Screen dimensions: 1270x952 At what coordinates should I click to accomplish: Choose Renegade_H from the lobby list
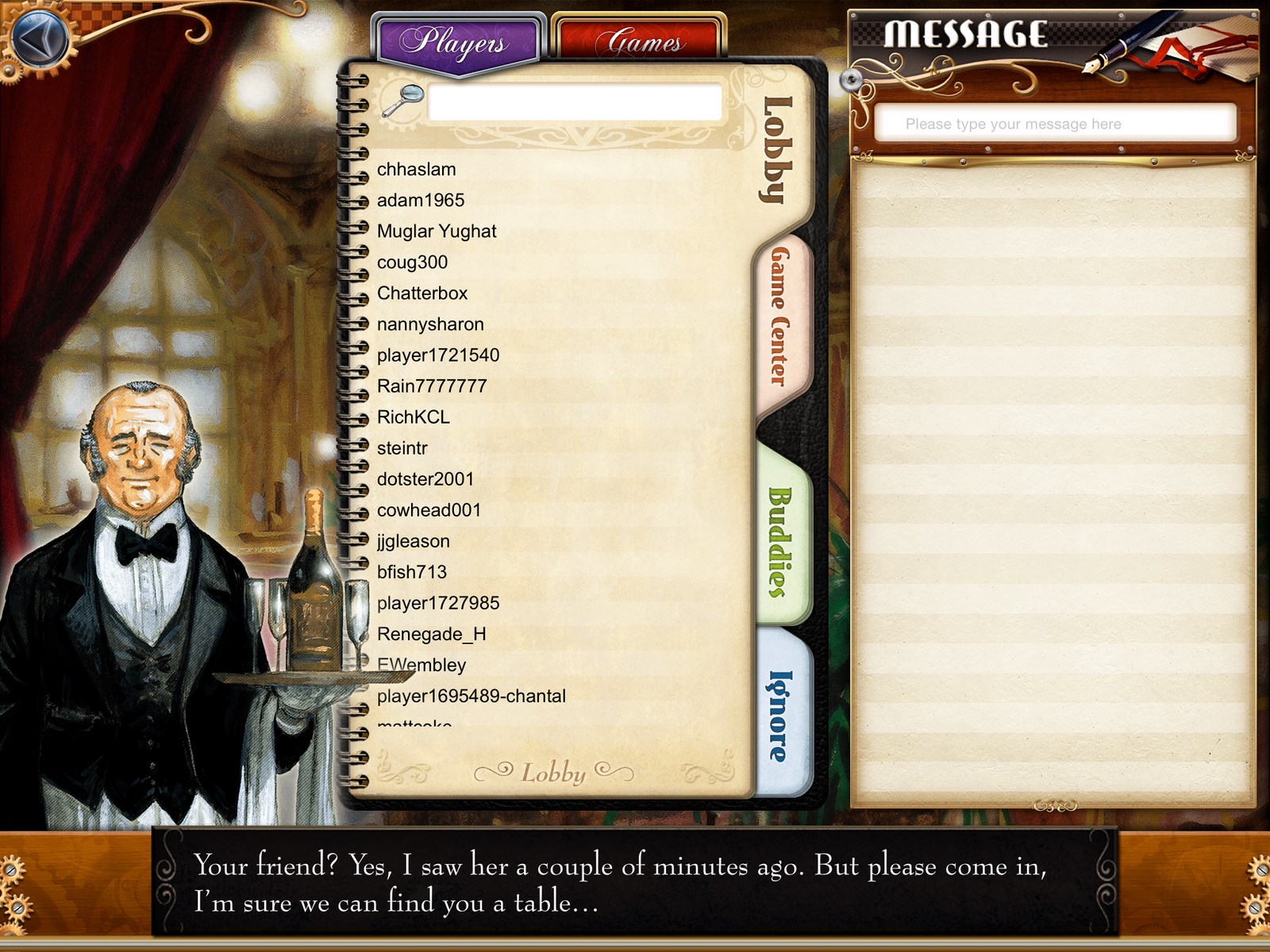click(x=432, y=635)
